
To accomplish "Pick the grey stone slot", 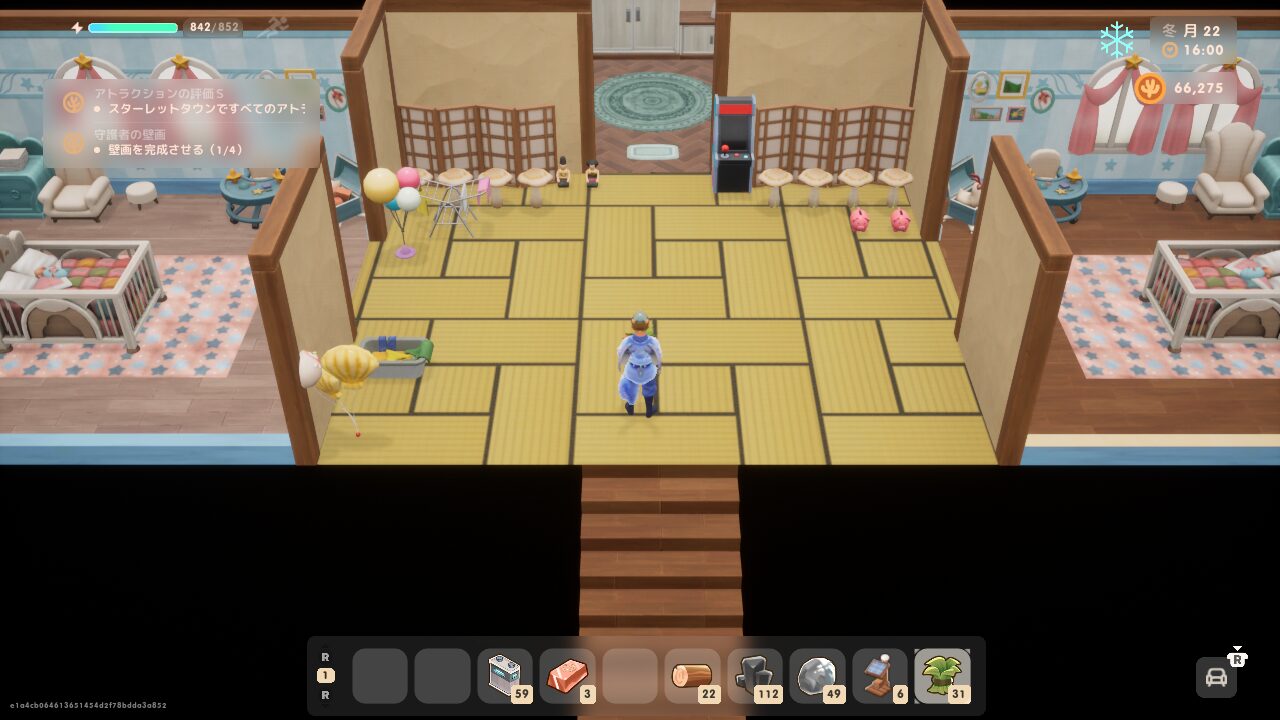I will click(816, 676).
